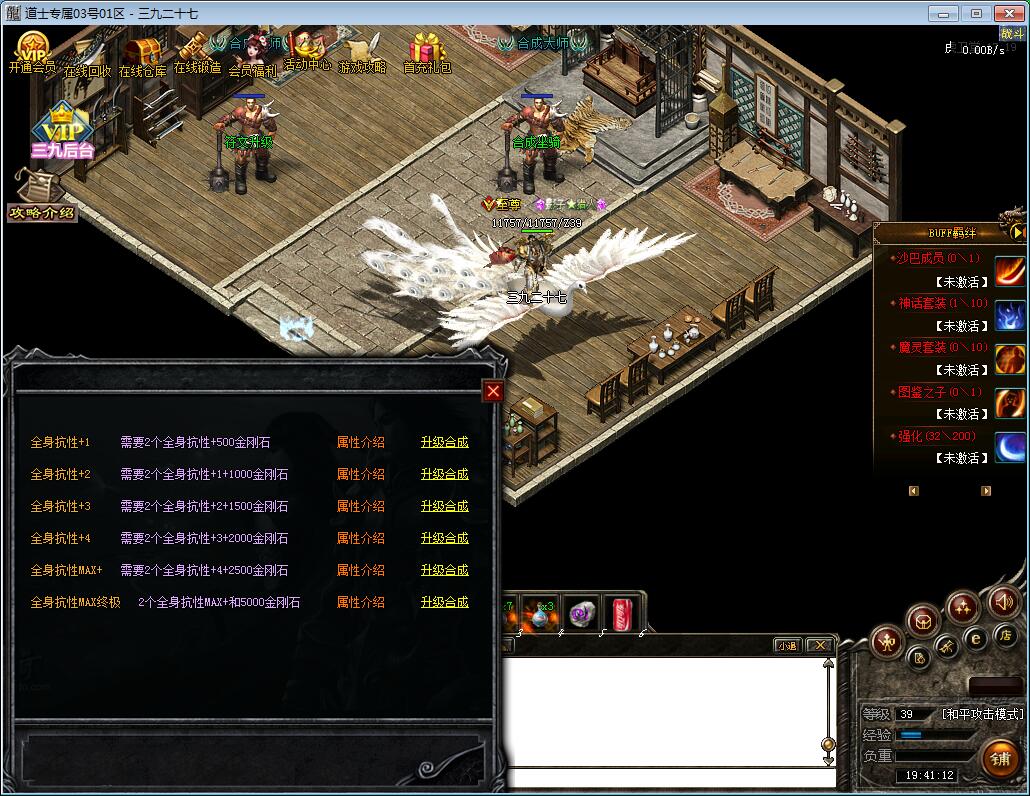The height and width of the screenshot is (796, 1030).
Task: Expand the BUFF羁绊 panel arrow
Action: point(1018,232)
